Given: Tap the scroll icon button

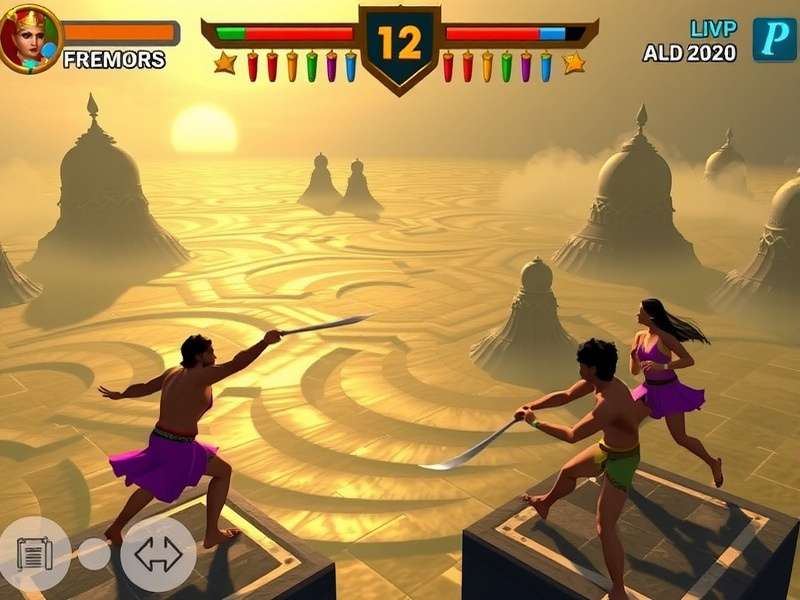Looking at the screenshot, I should 34,553.
